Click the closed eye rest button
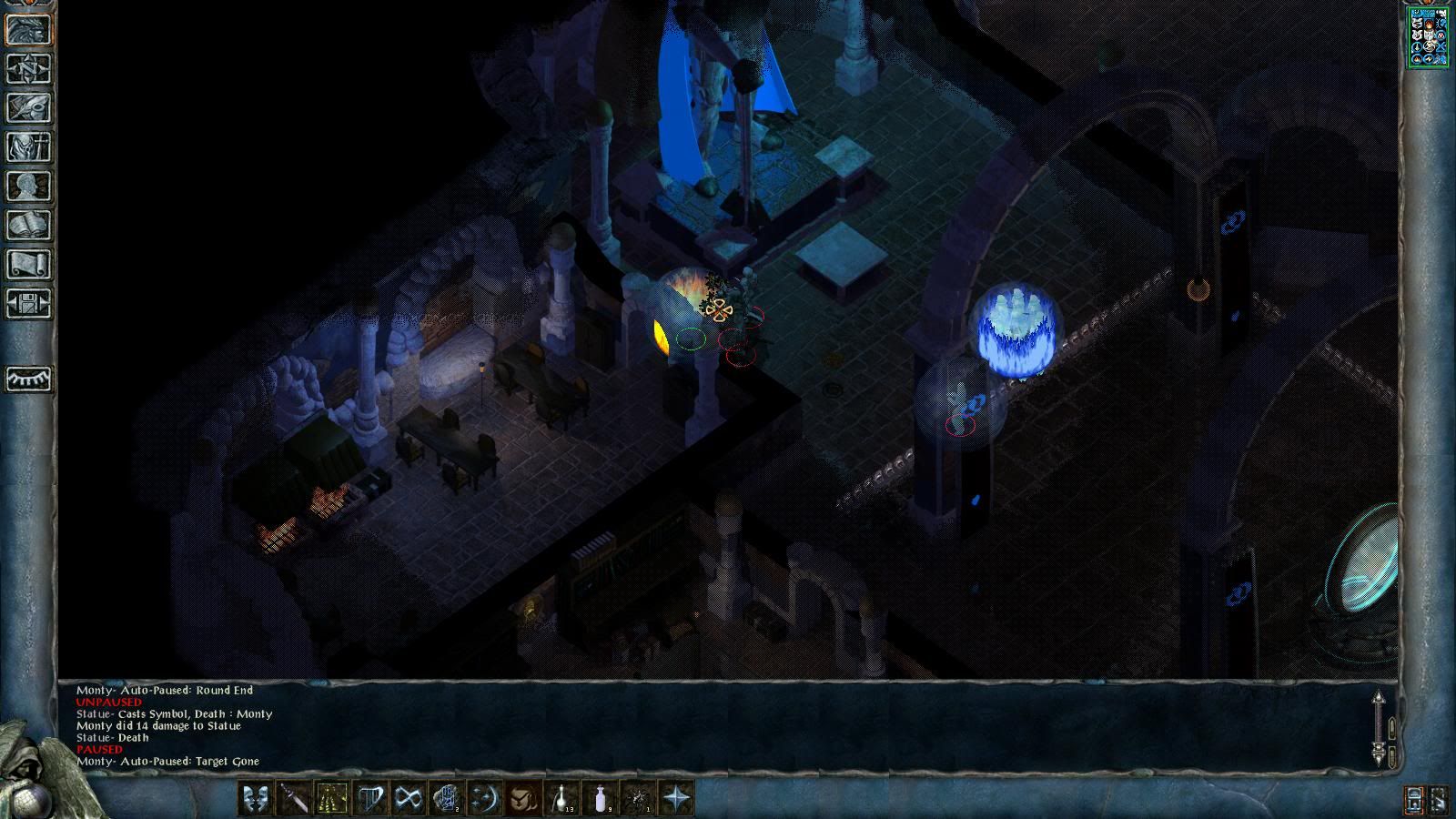Image resolution: width=1456 pixels, height=819 pixels. coord(28,379)
